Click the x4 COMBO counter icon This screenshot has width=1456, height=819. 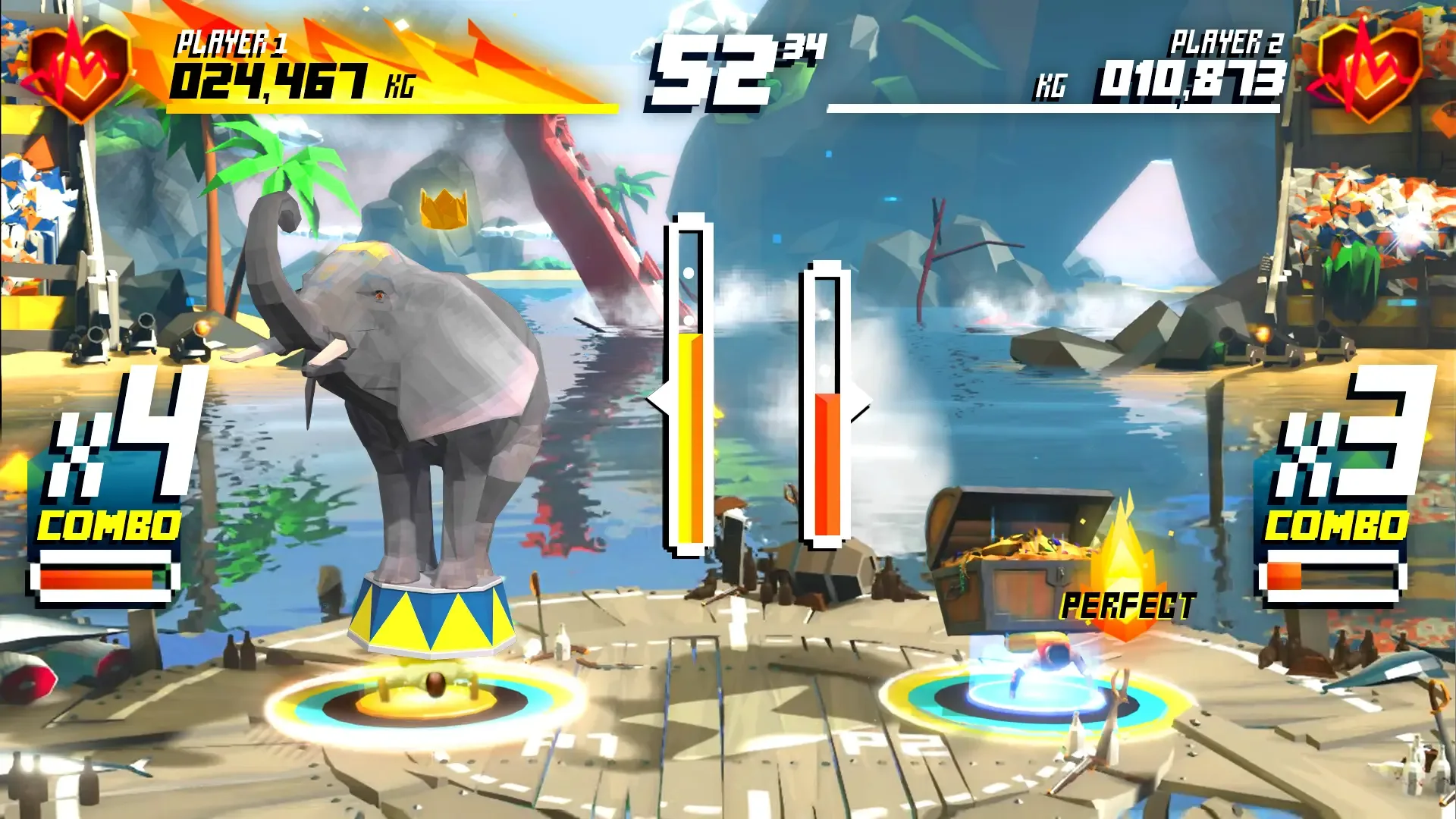point(112,455)
